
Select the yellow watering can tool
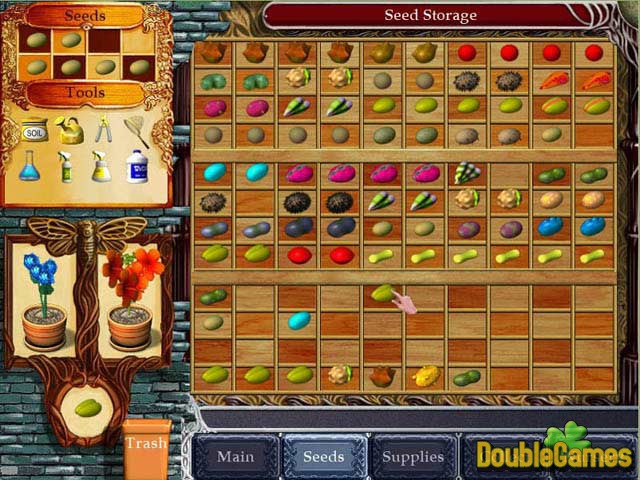68,129
